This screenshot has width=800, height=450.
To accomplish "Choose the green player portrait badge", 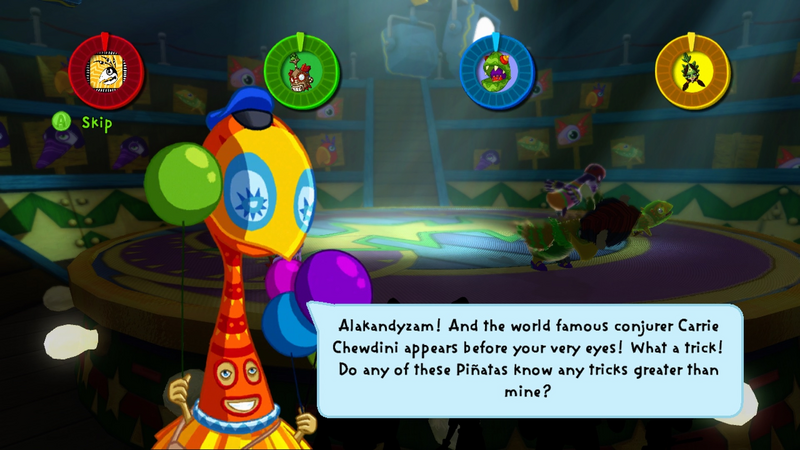I will [301, 70].
